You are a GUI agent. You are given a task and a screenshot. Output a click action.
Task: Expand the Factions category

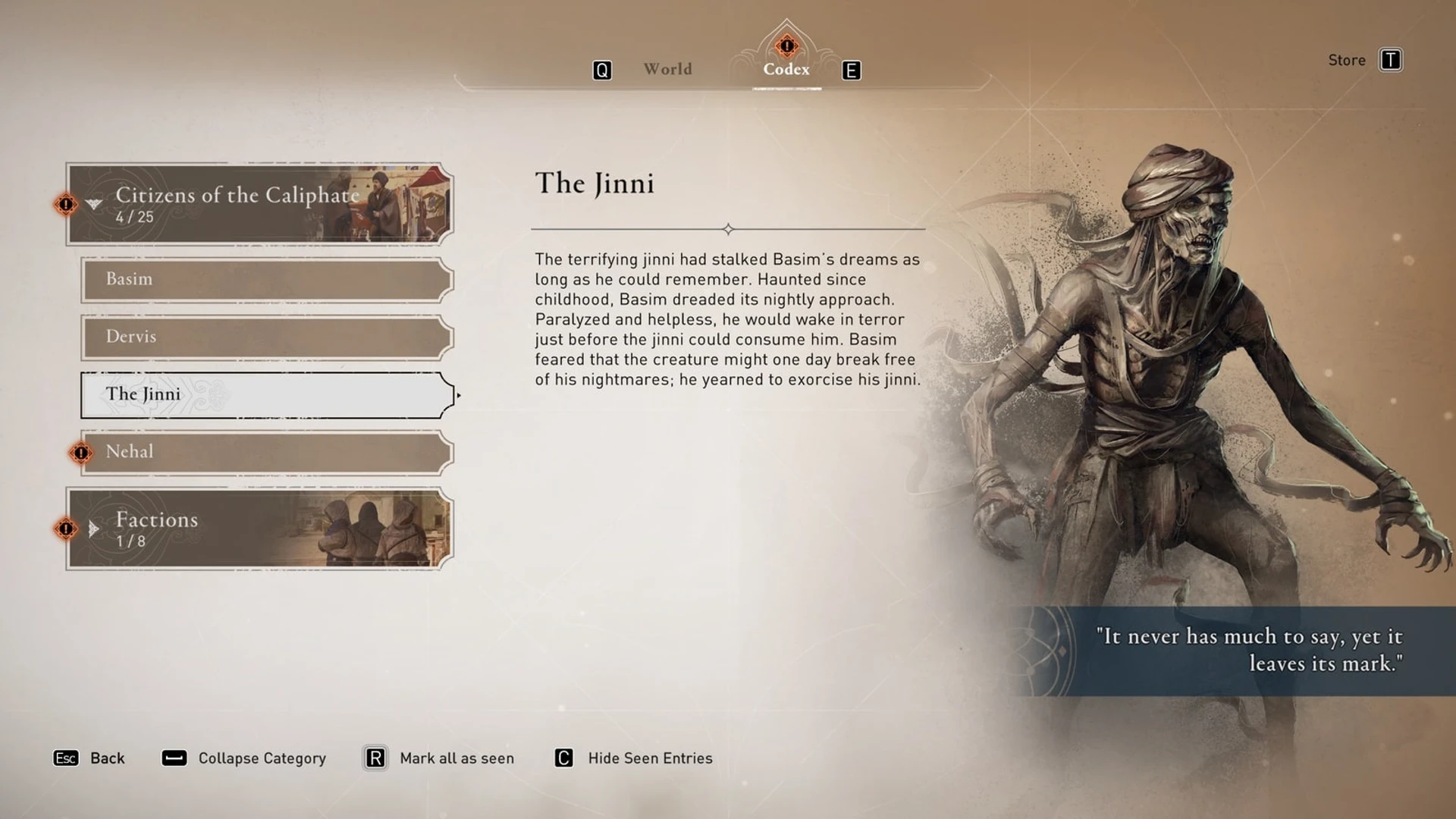coord(259,529)
